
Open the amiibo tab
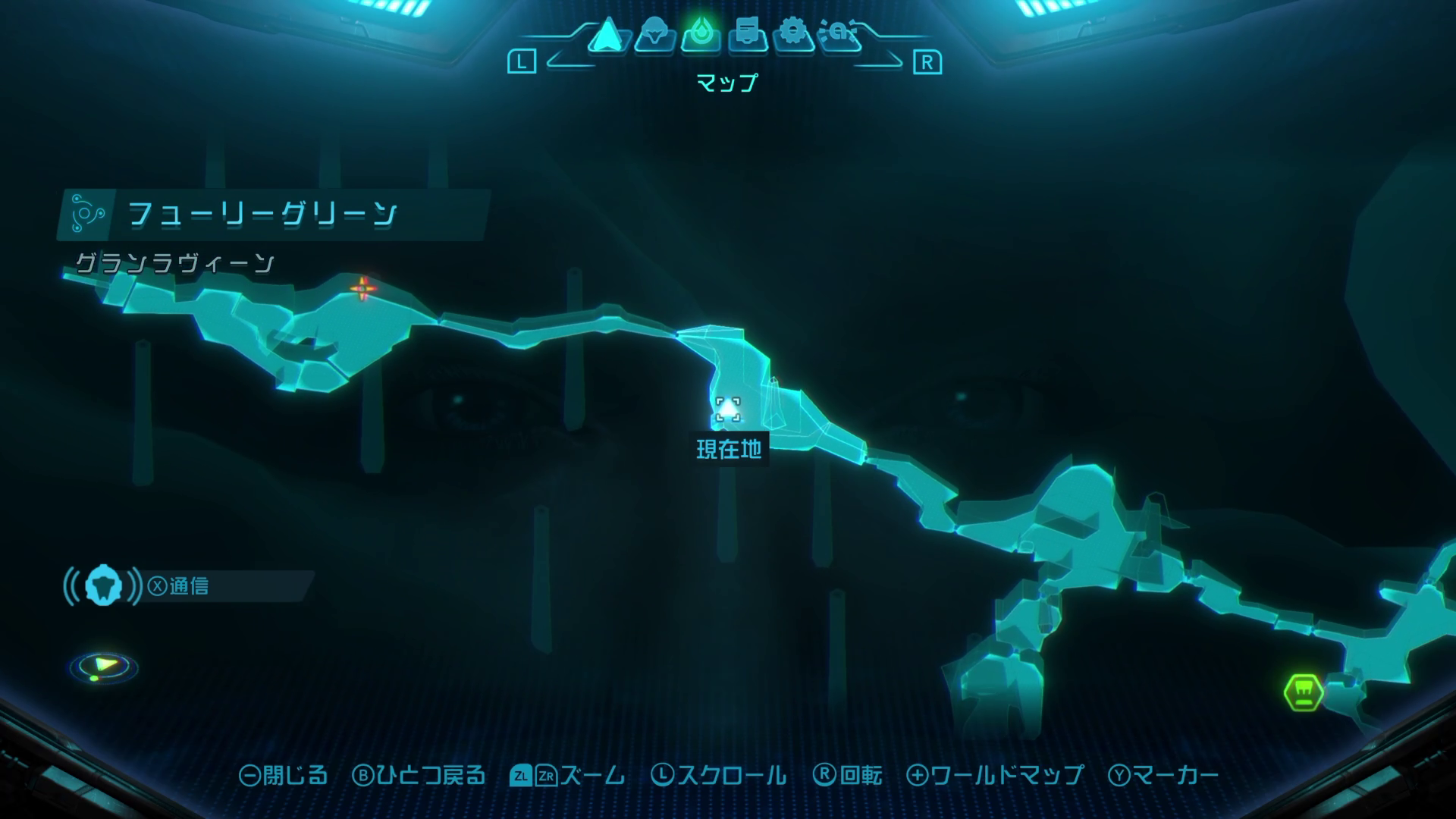pos(840,35)
